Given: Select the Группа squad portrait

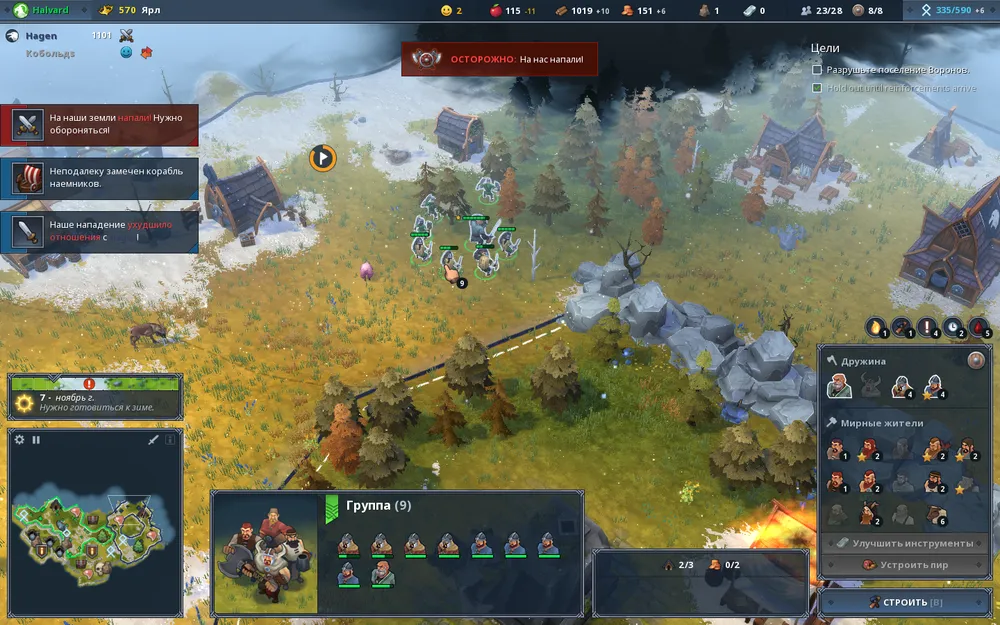Looking at the screenshot, I should point(266,551).
